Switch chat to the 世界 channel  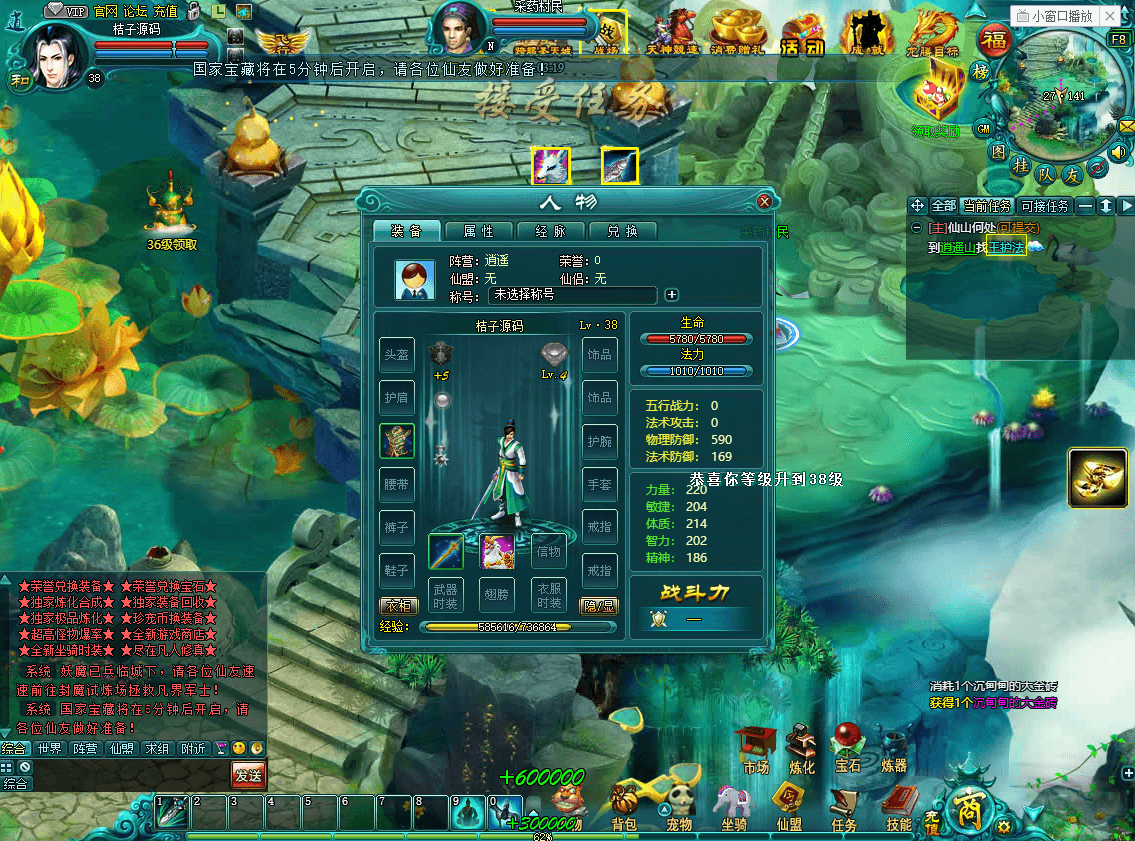coord(49,748)
